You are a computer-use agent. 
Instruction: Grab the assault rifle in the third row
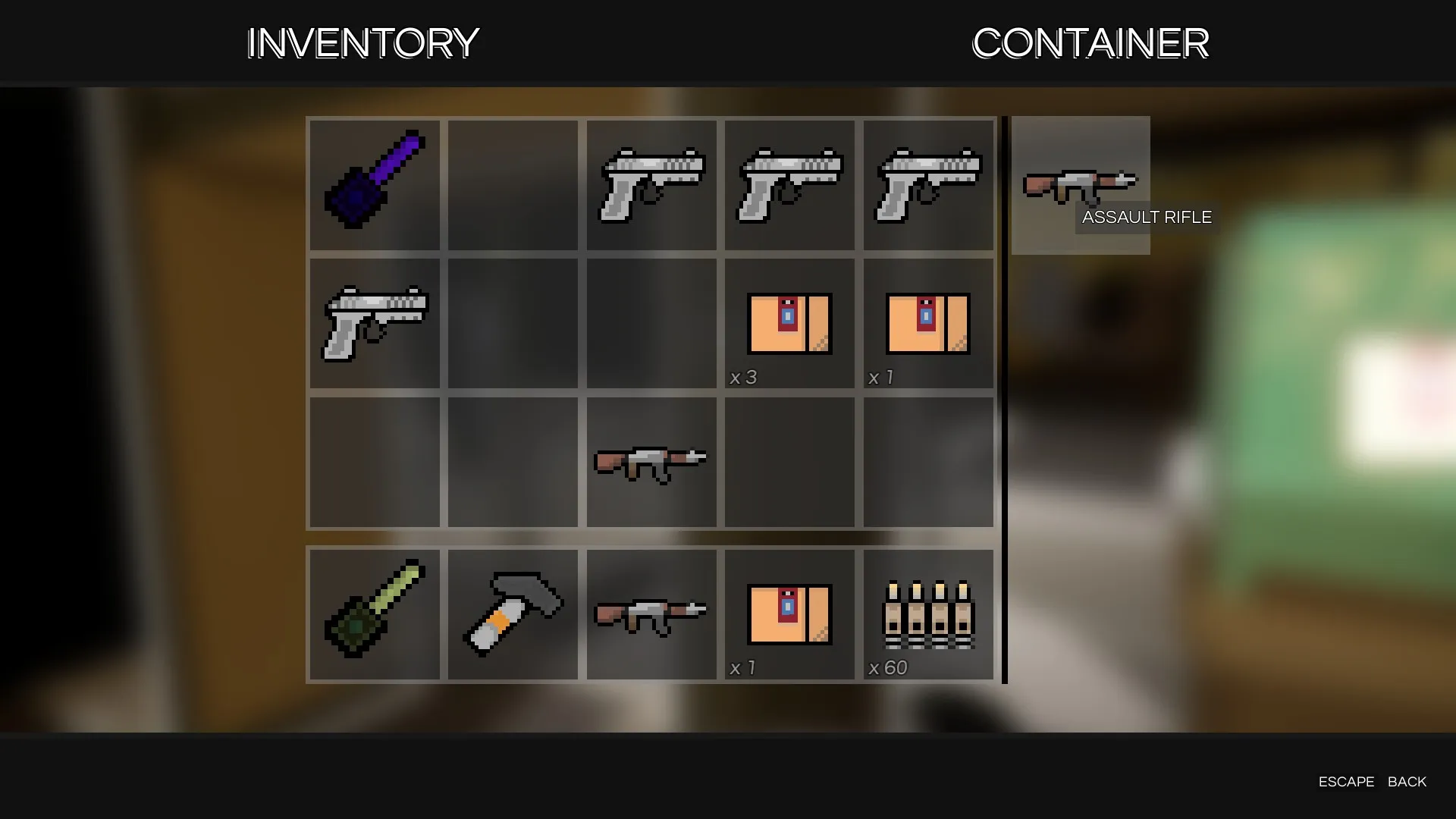pyautogui.click(x=651, y=463)
